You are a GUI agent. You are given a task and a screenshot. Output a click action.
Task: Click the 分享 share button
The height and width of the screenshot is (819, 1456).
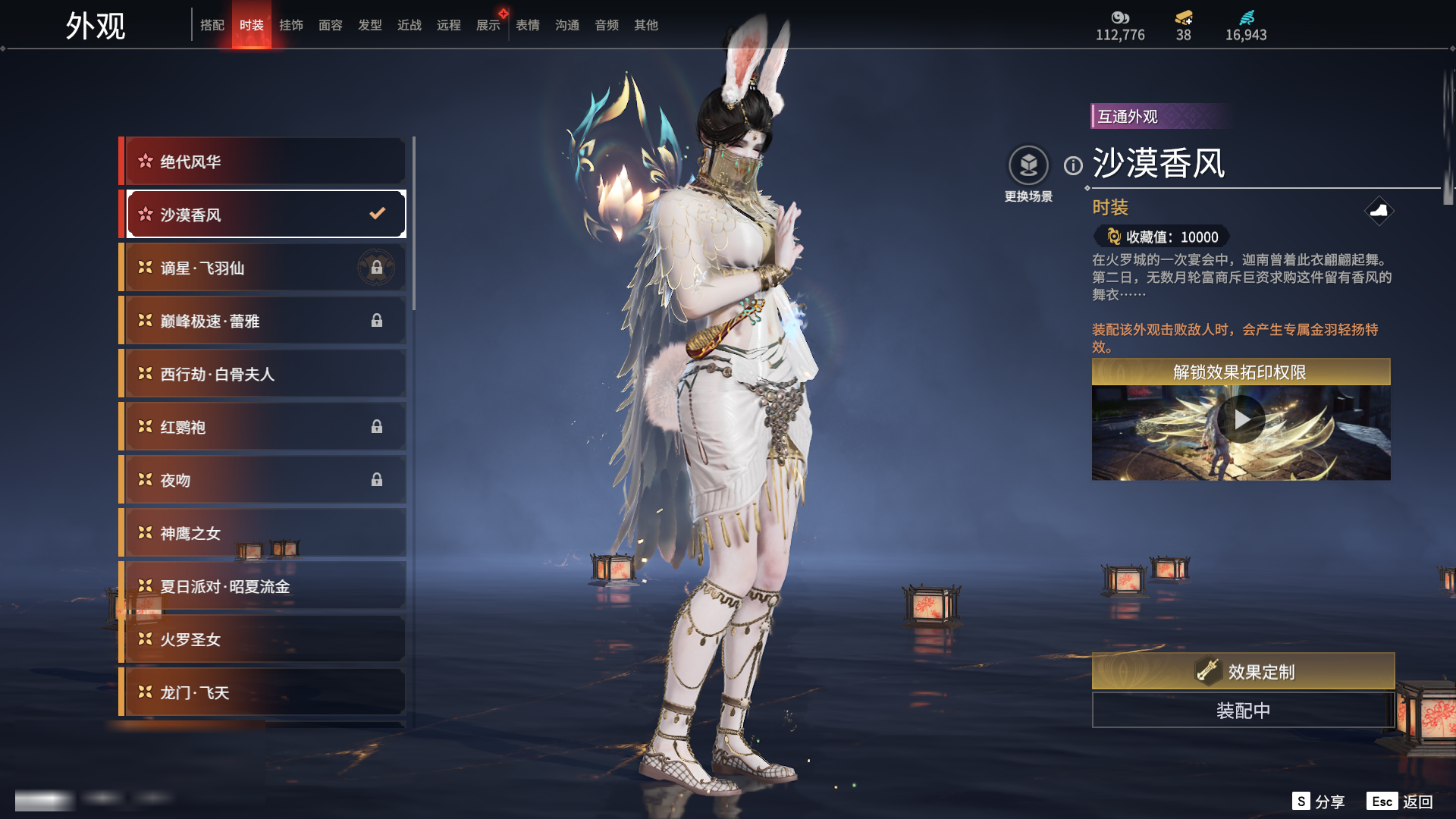point(1319,802)
